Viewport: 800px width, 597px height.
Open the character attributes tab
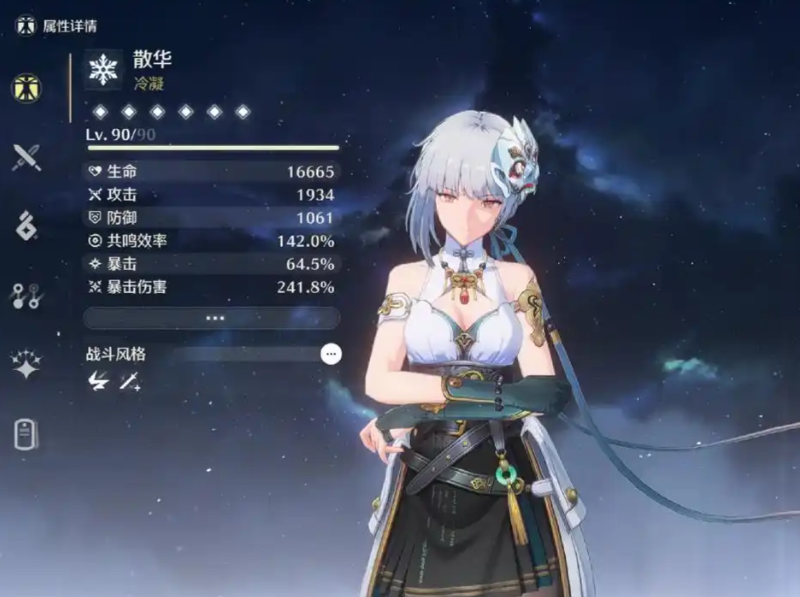click(x=26, y=88)
